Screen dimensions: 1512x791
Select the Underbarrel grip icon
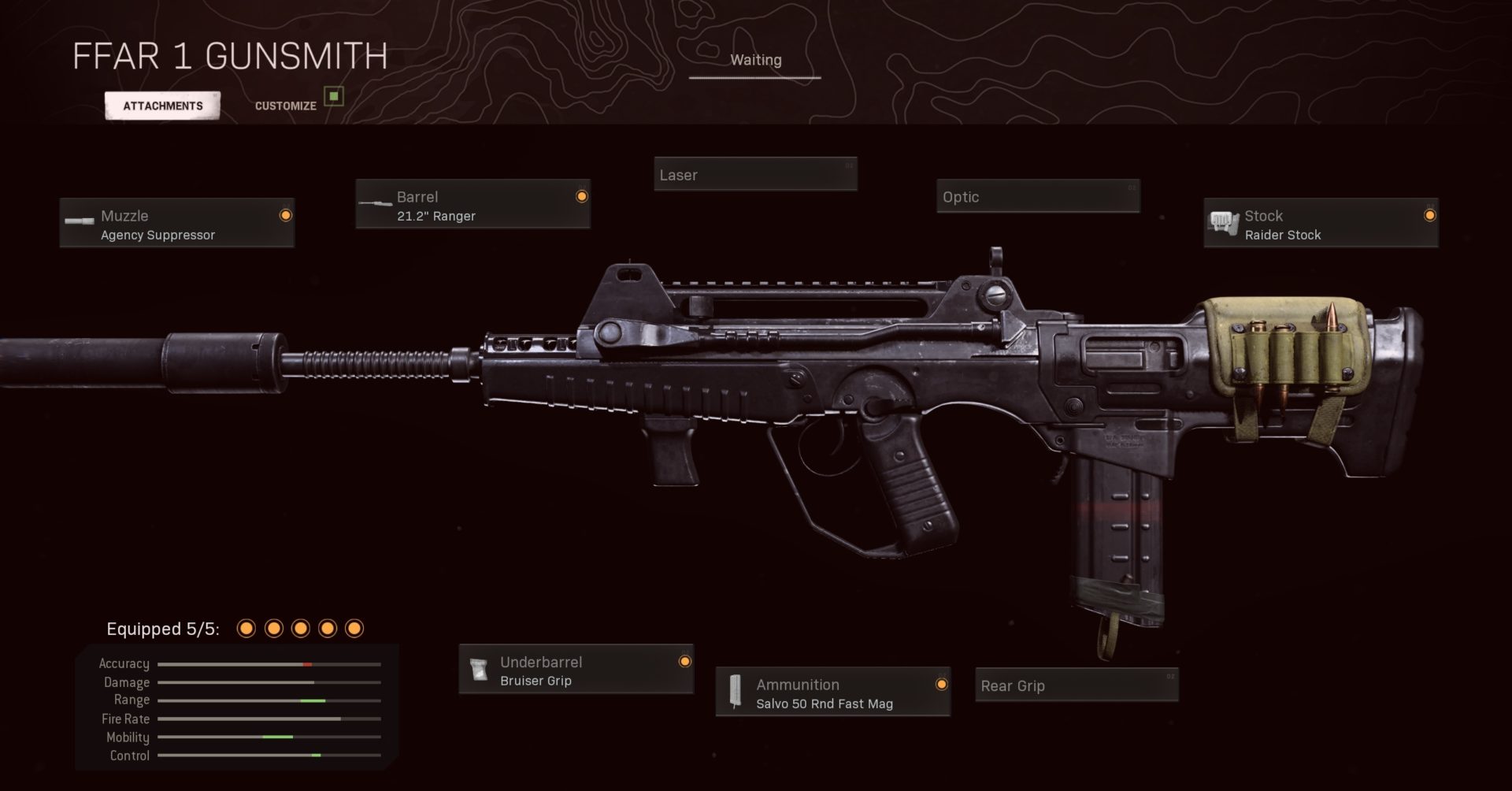click(480, 669)
